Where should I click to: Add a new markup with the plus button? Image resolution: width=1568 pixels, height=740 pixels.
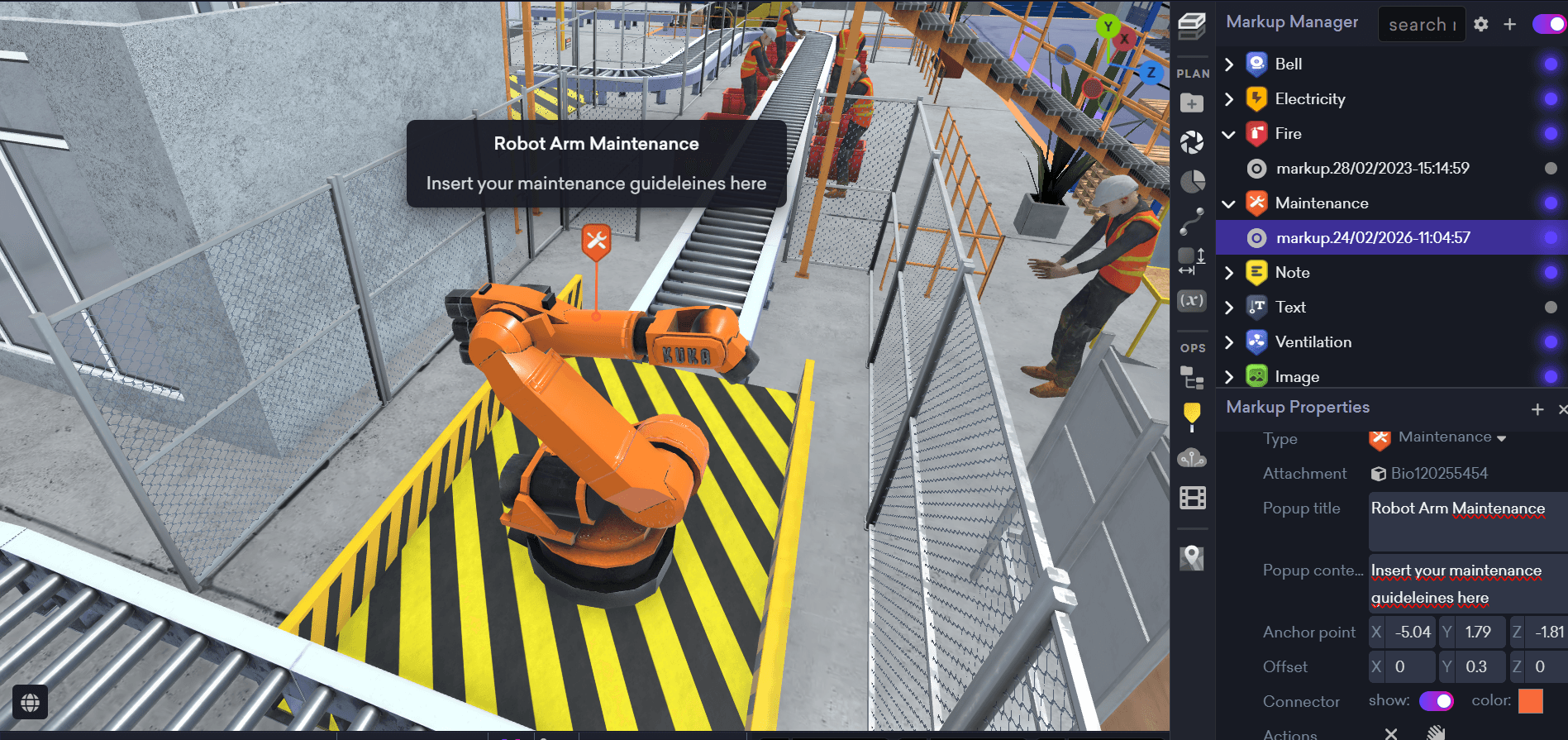pos(1509,24)
